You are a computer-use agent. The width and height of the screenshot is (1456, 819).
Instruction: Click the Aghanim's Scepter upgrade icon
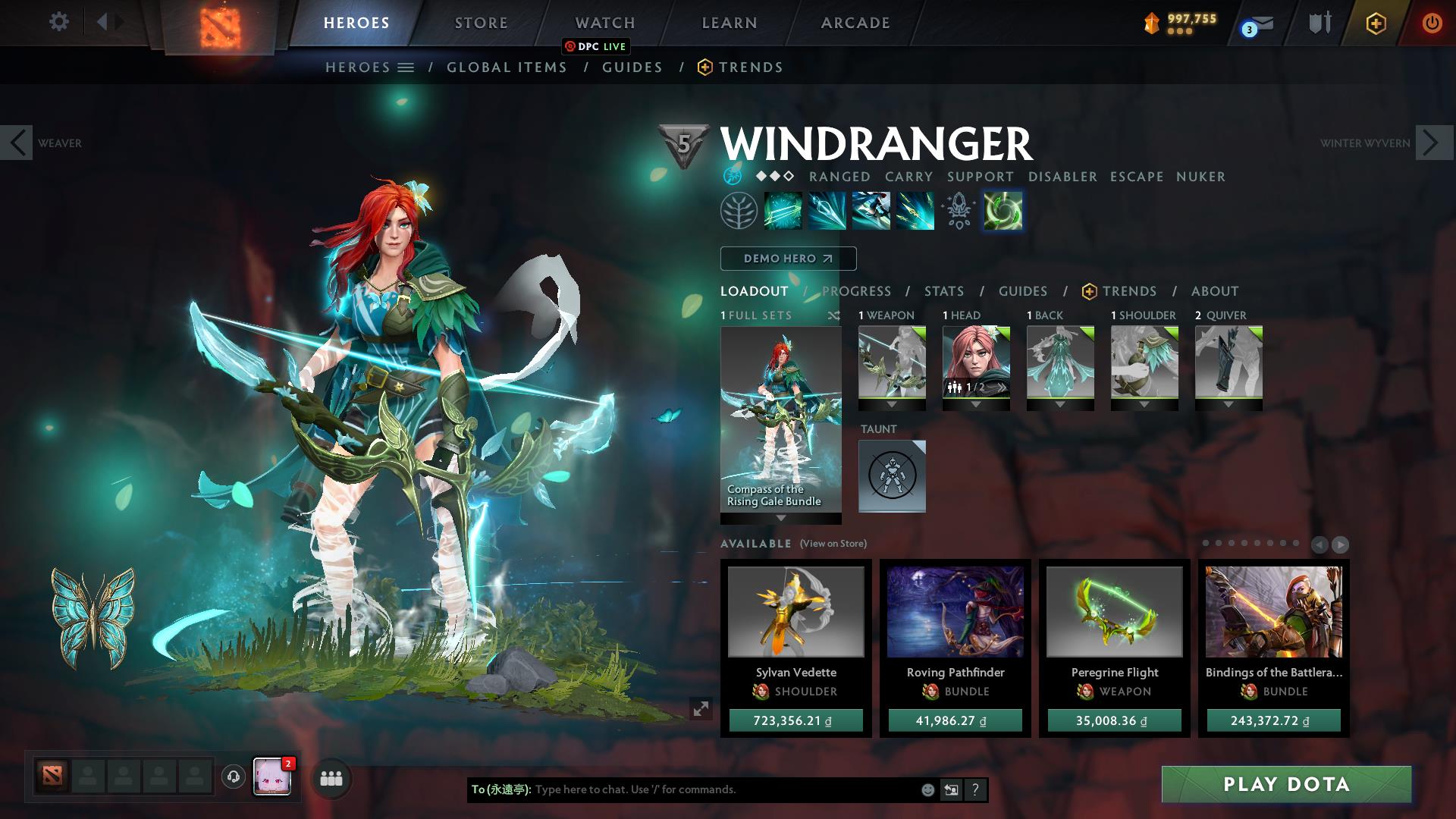[x=958, y=211]
